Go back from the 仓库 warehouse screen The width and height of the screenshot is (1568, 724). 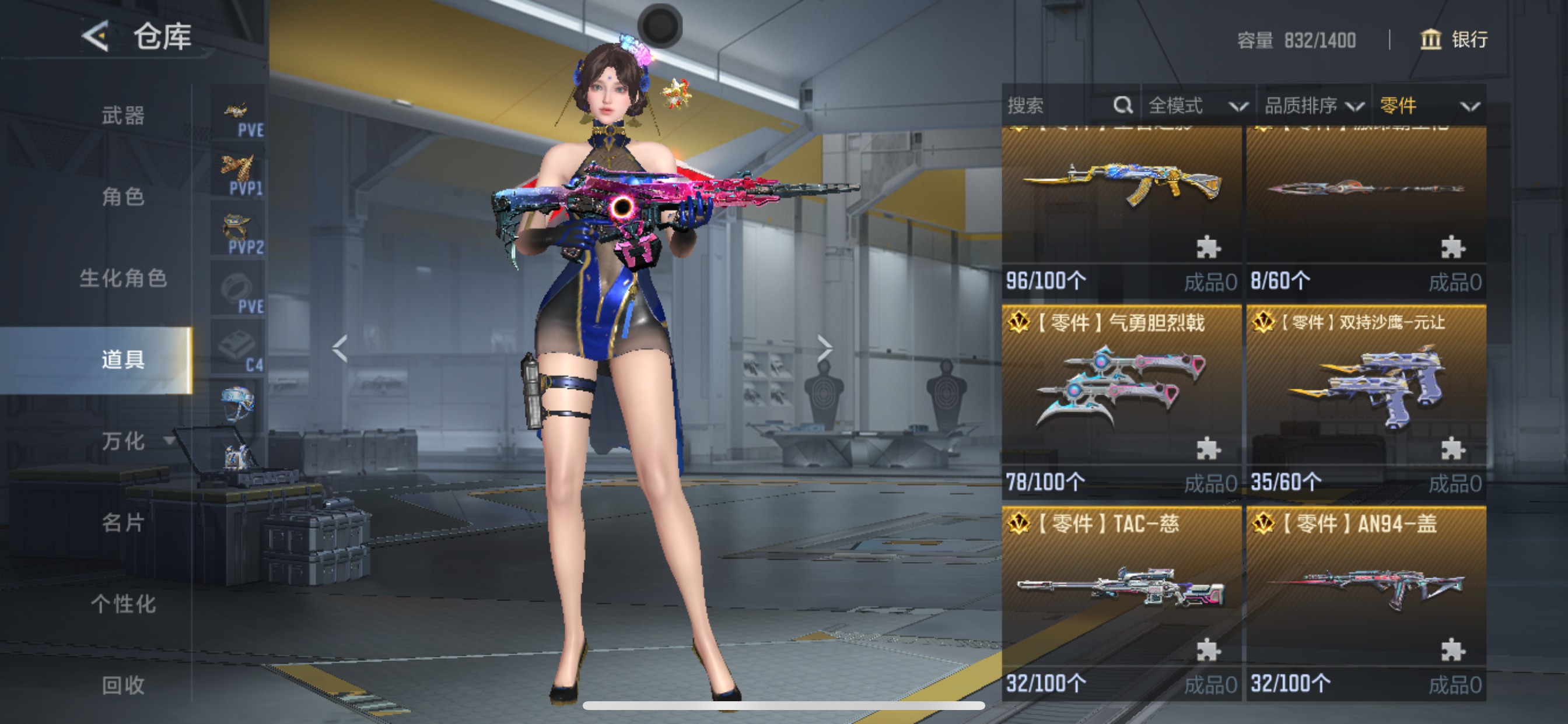(x=96, y=36)
